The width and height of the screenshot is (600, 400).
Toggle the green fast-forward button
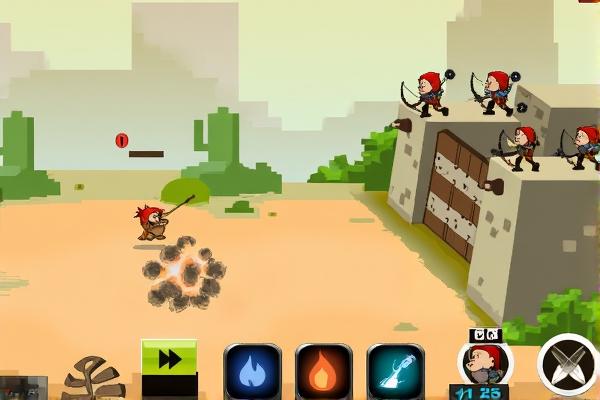169,360
